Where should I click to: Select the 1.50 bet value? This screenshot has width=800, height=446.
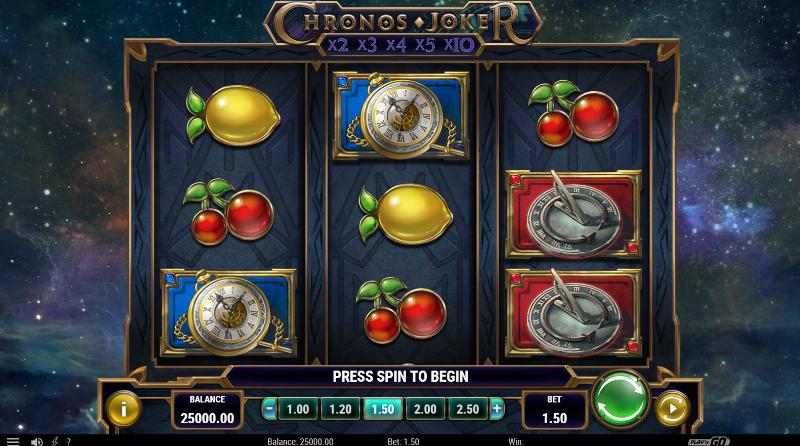[382, 409]
